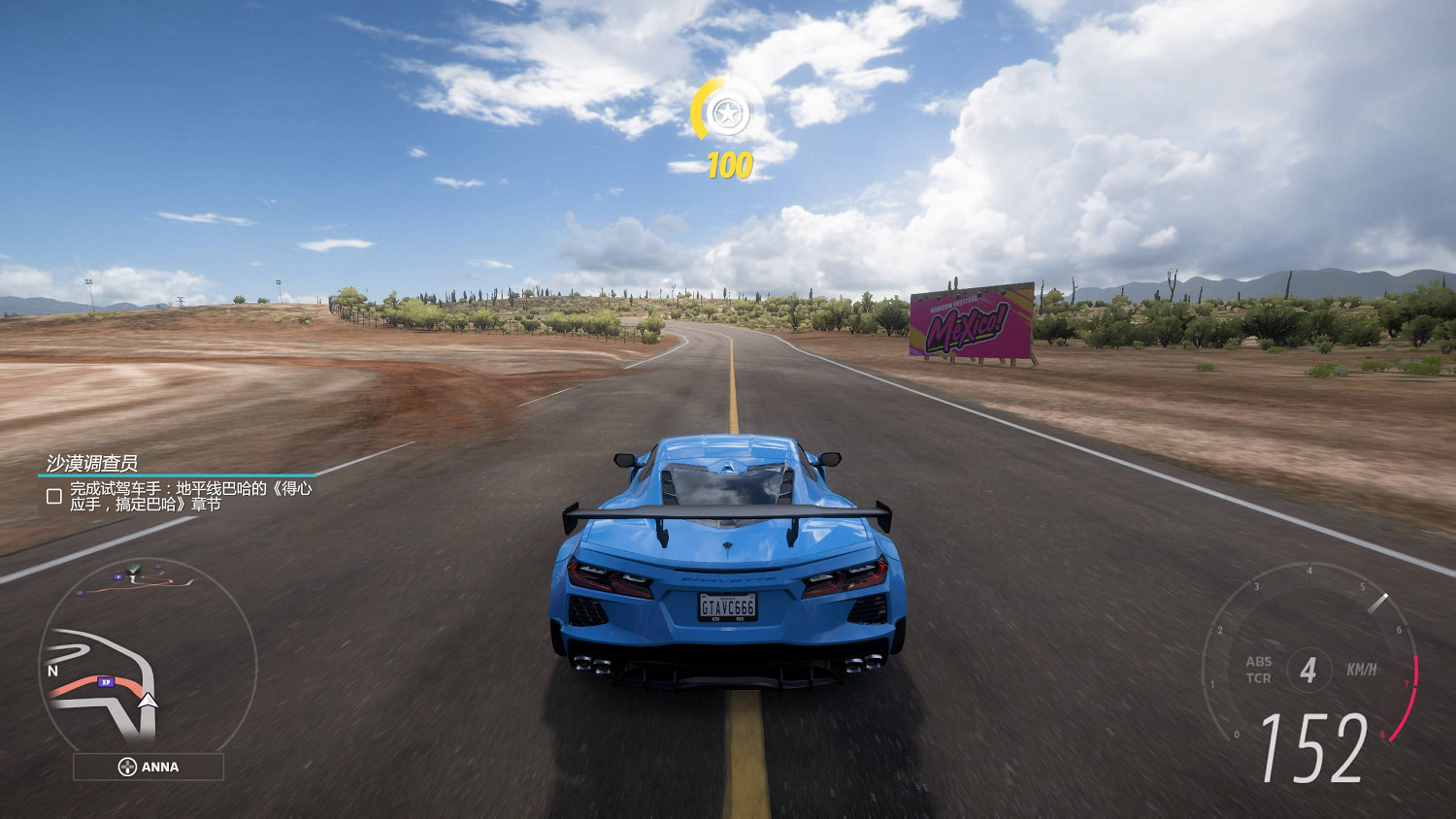Tick the 沙漠调查员 objective checkbox
This screenshot has width=1456, height=819.
tap(54, 496)
